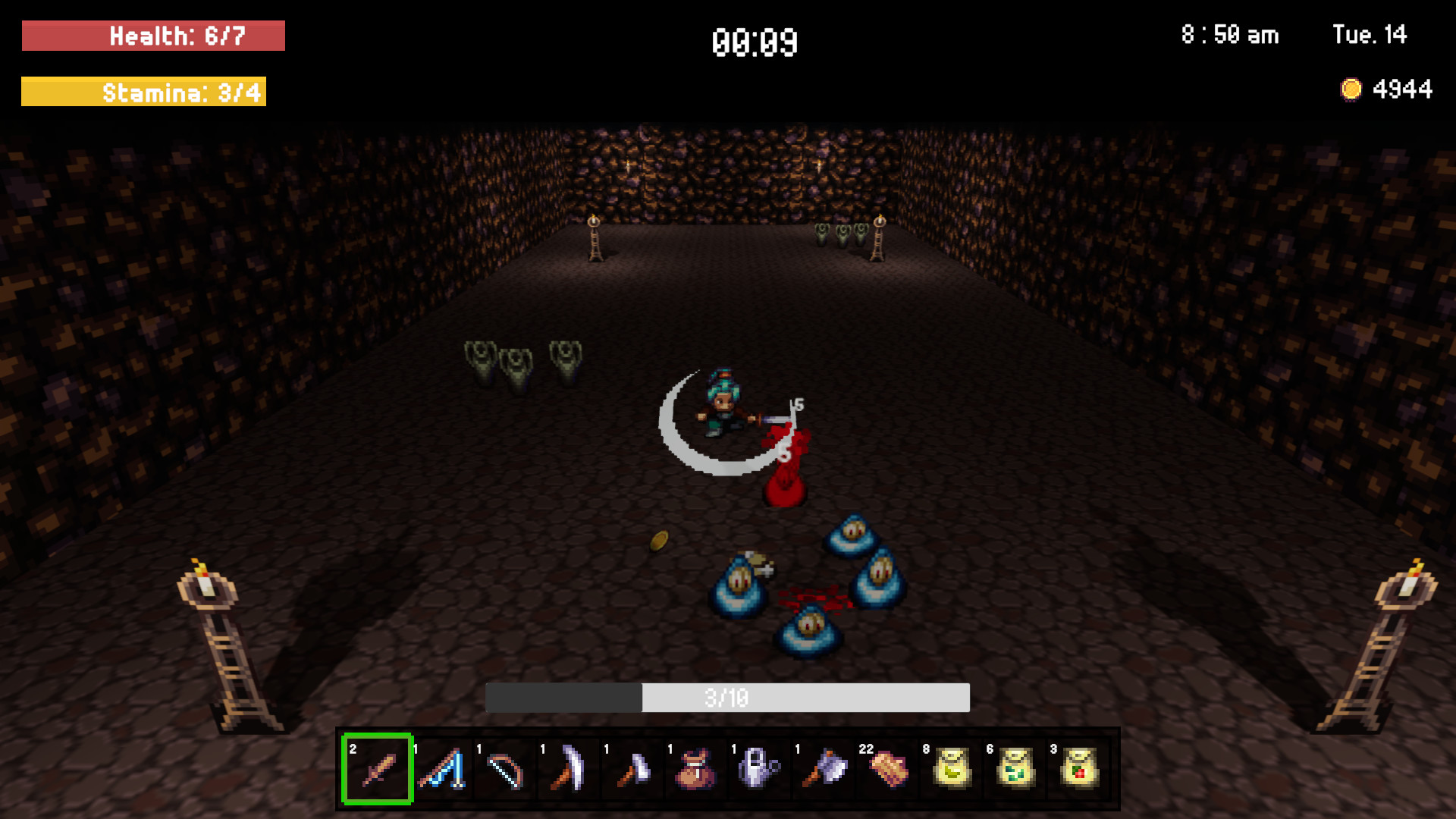Select the hammer in the hotbar
This screenshot has height=819, width=1456.
point(824,768)
